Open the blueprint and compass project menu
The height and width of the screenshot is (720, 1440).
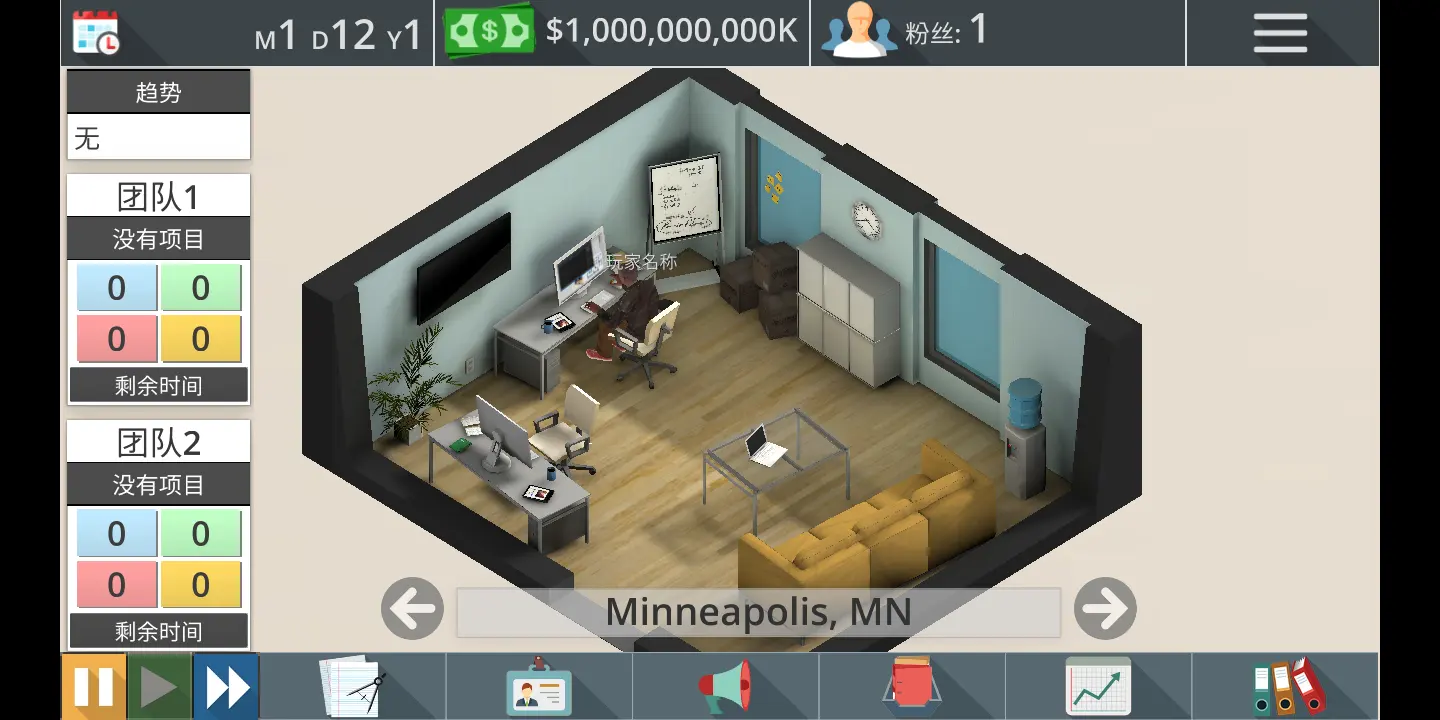point(352,687)
